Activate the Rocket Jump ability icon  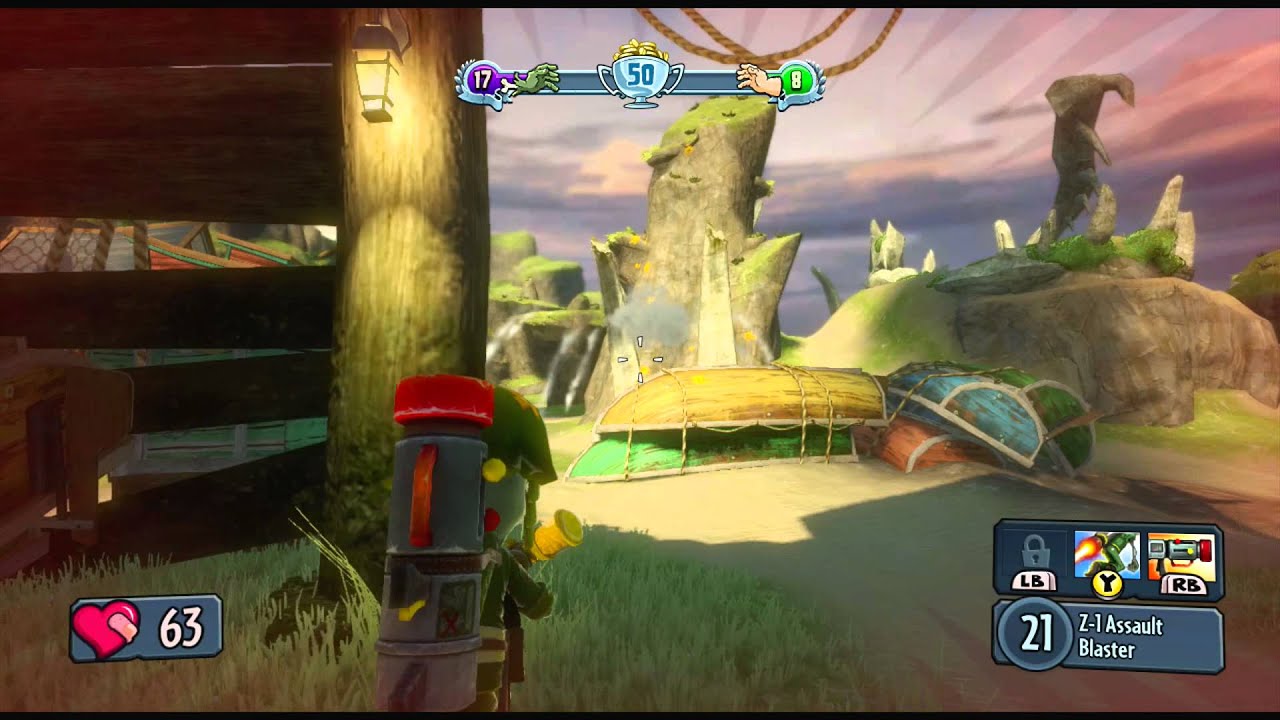[1106, 556]
